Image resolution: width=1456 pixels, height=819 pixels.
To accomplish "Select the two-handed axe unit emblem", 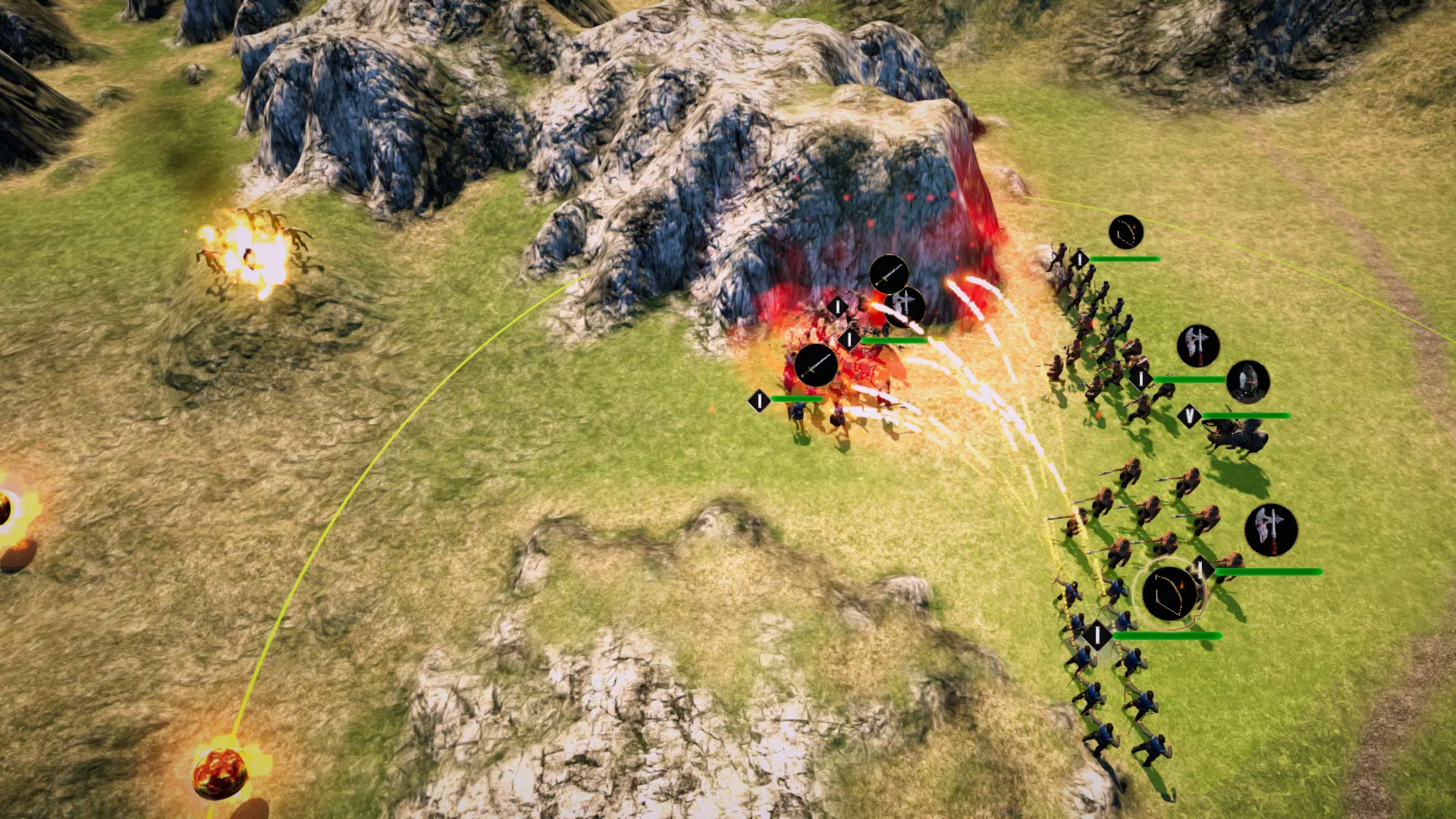I will point(1199,346).
